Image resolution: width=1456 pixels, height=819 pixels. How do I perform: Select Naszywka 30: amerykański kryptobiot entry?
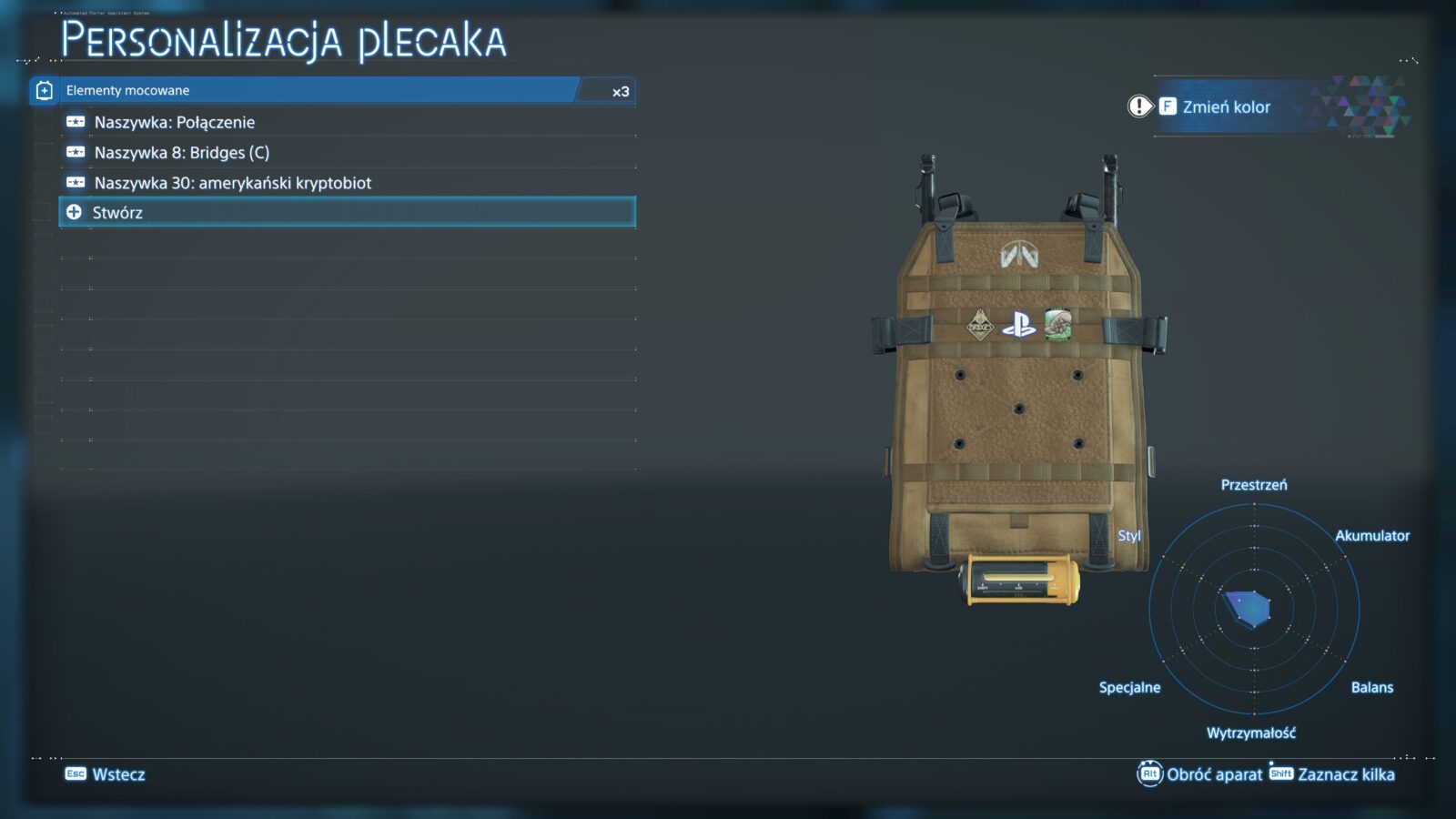(233, 183)
